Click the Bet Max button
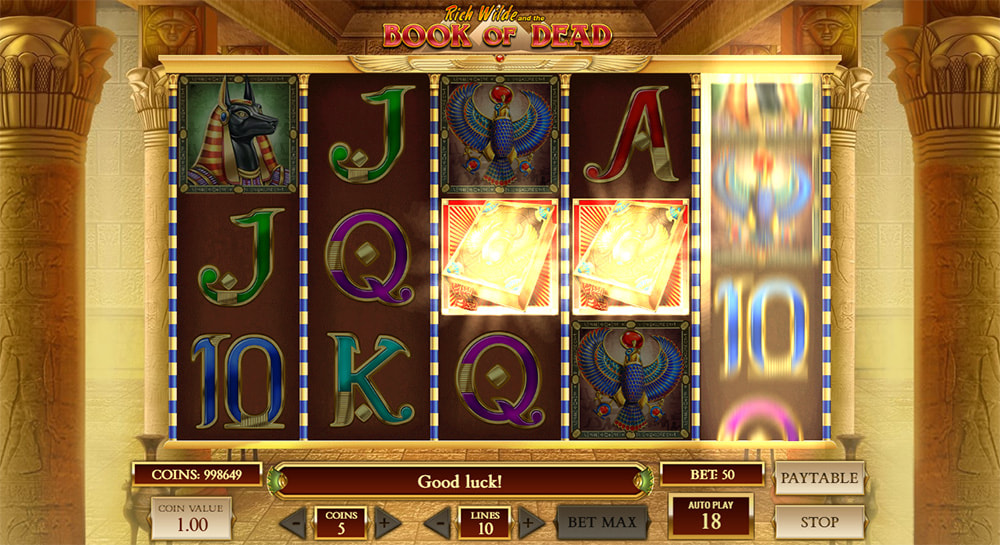The width and height of the screenshot is (1000, 545). point(601,521)
